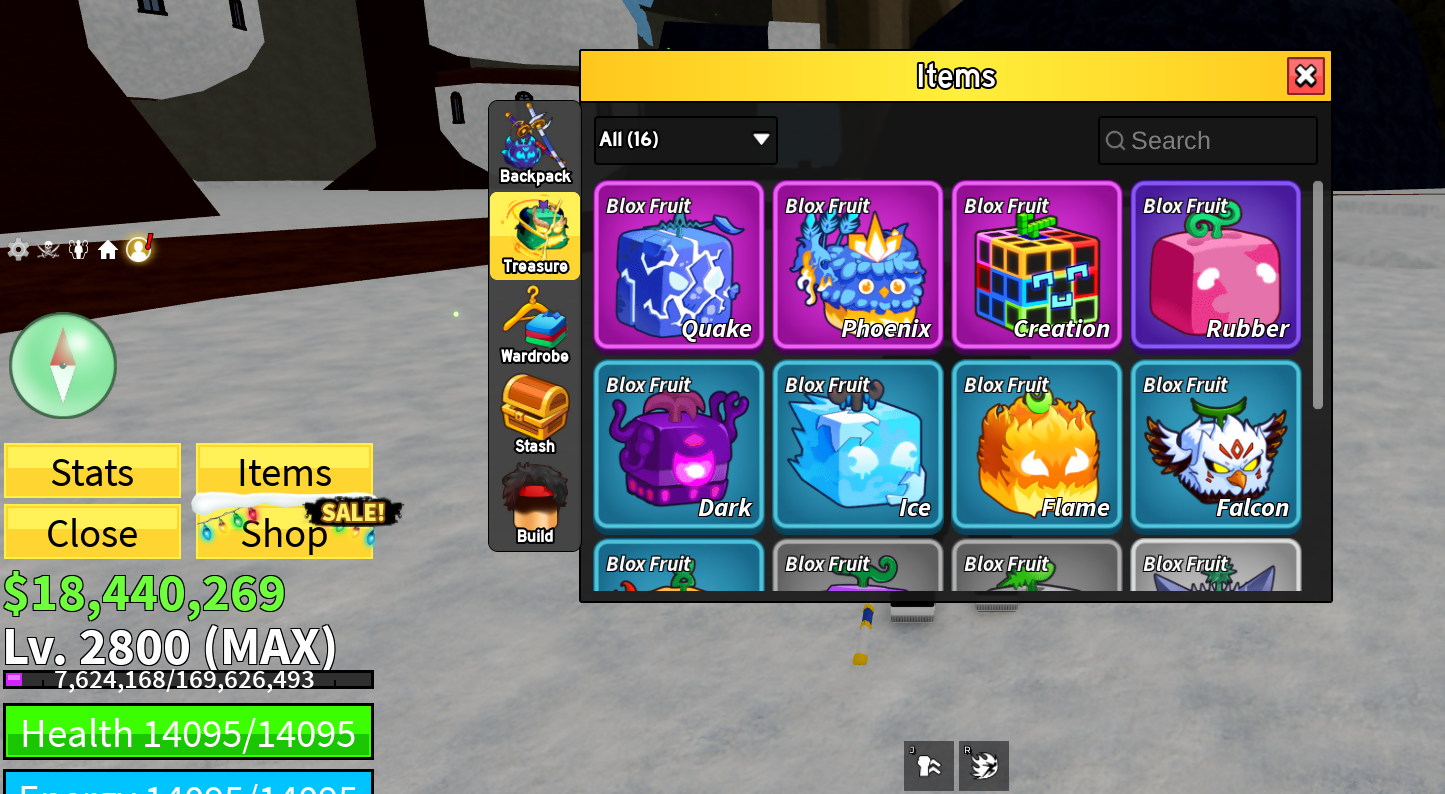Screen dimensions: 1445x794
Task: Switch to the Treasure tab
Action: coord(535,235)
